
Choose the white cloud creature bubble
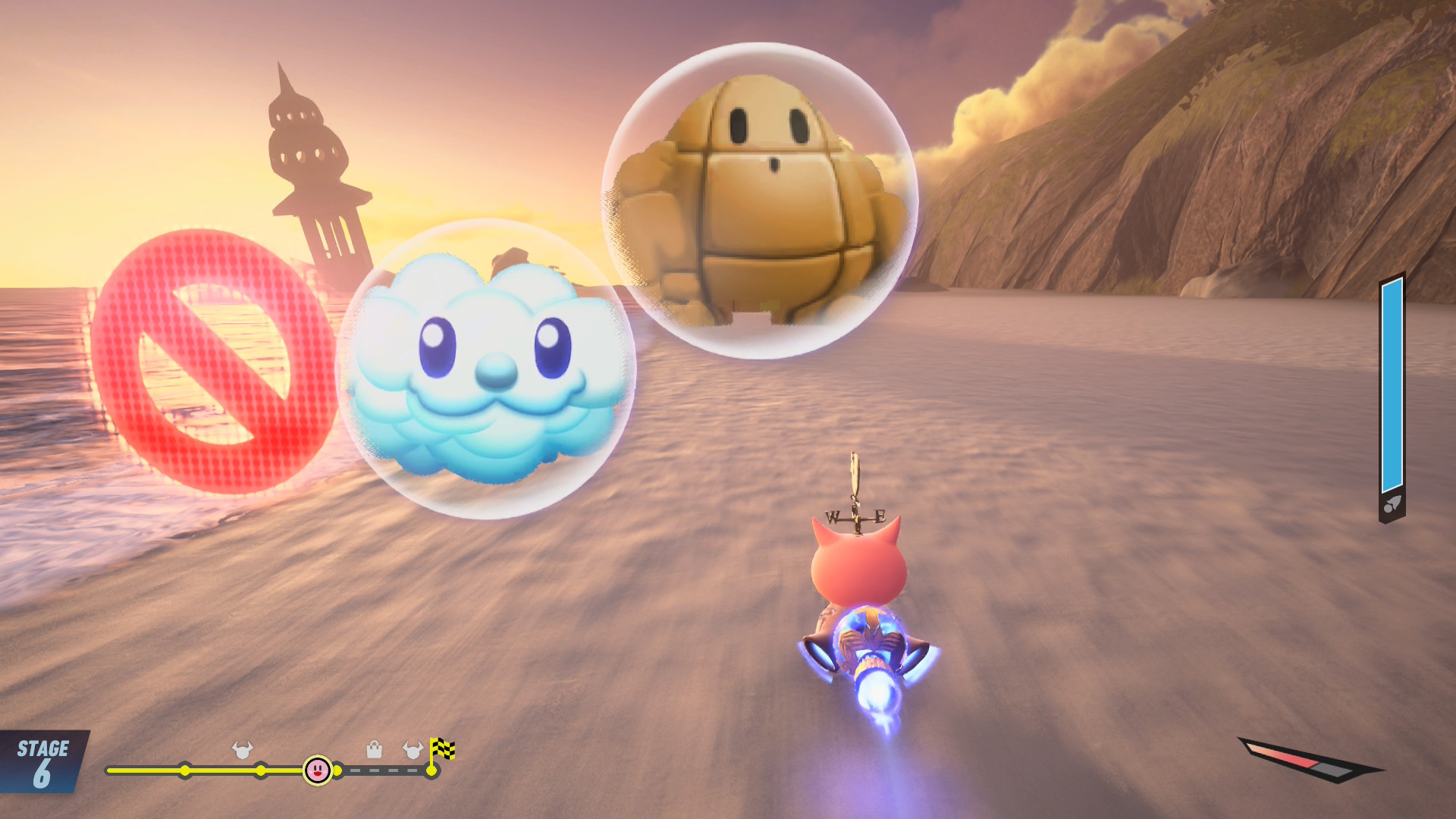point(485,369)
